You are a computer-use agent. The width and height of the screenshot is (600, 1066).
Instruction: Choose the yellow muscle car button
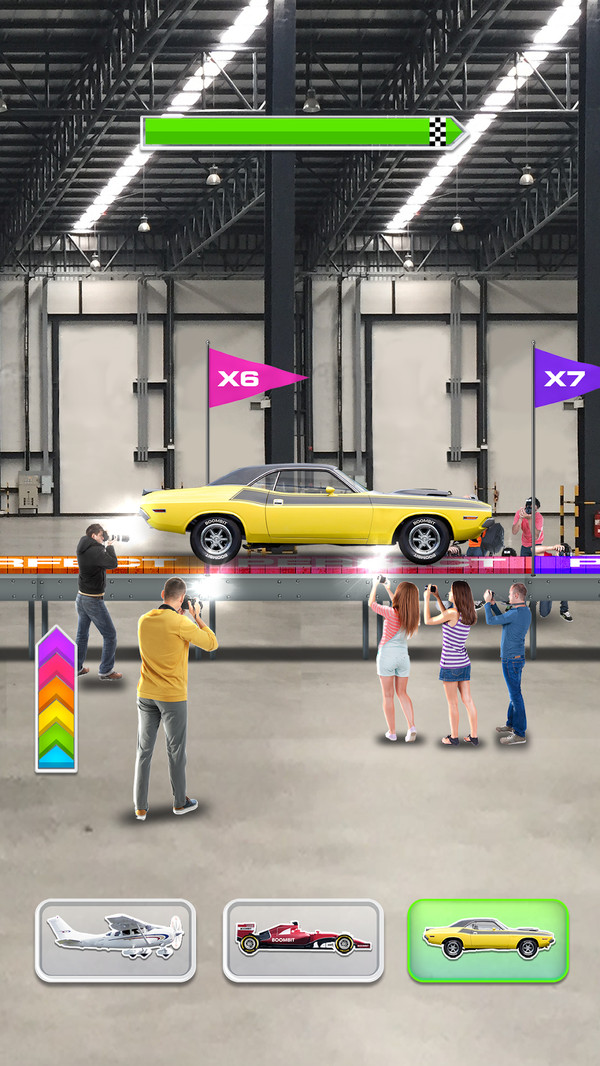click(x=488, y=940)
